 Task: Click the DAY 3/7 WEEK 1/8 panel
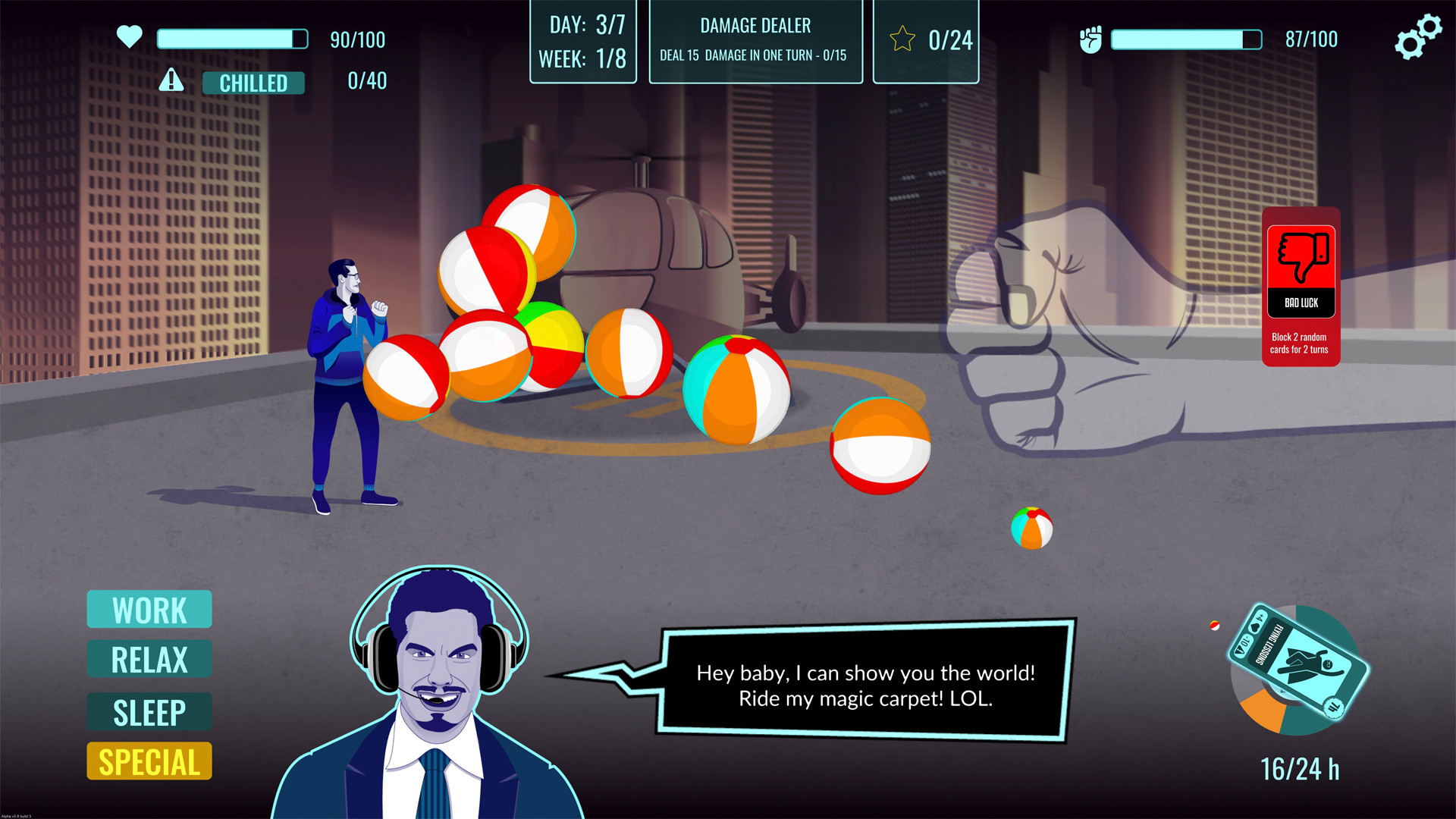coord(582,41)
